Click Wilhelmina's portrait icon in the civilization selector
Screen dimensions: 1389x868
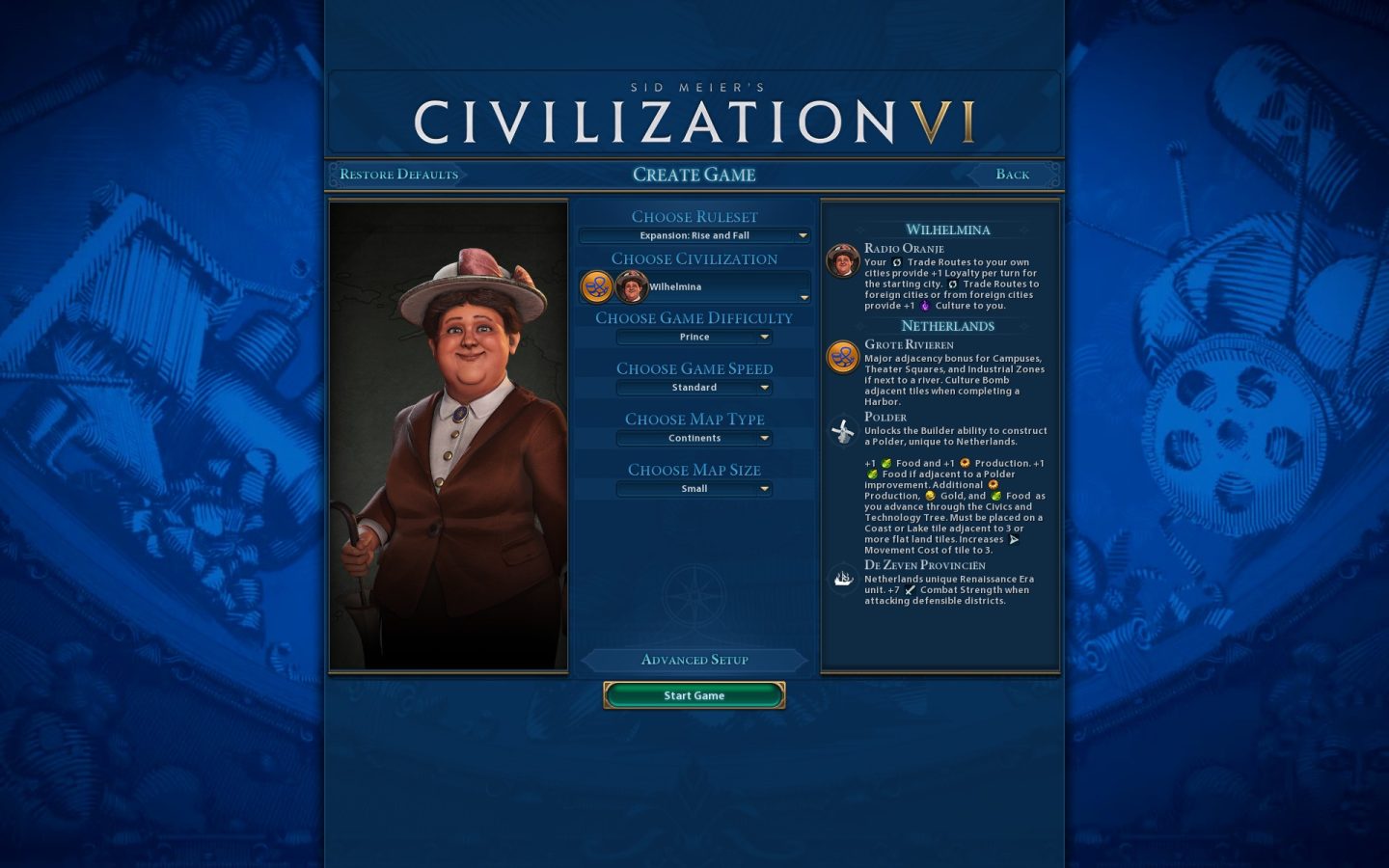click(x=634, y=286)
